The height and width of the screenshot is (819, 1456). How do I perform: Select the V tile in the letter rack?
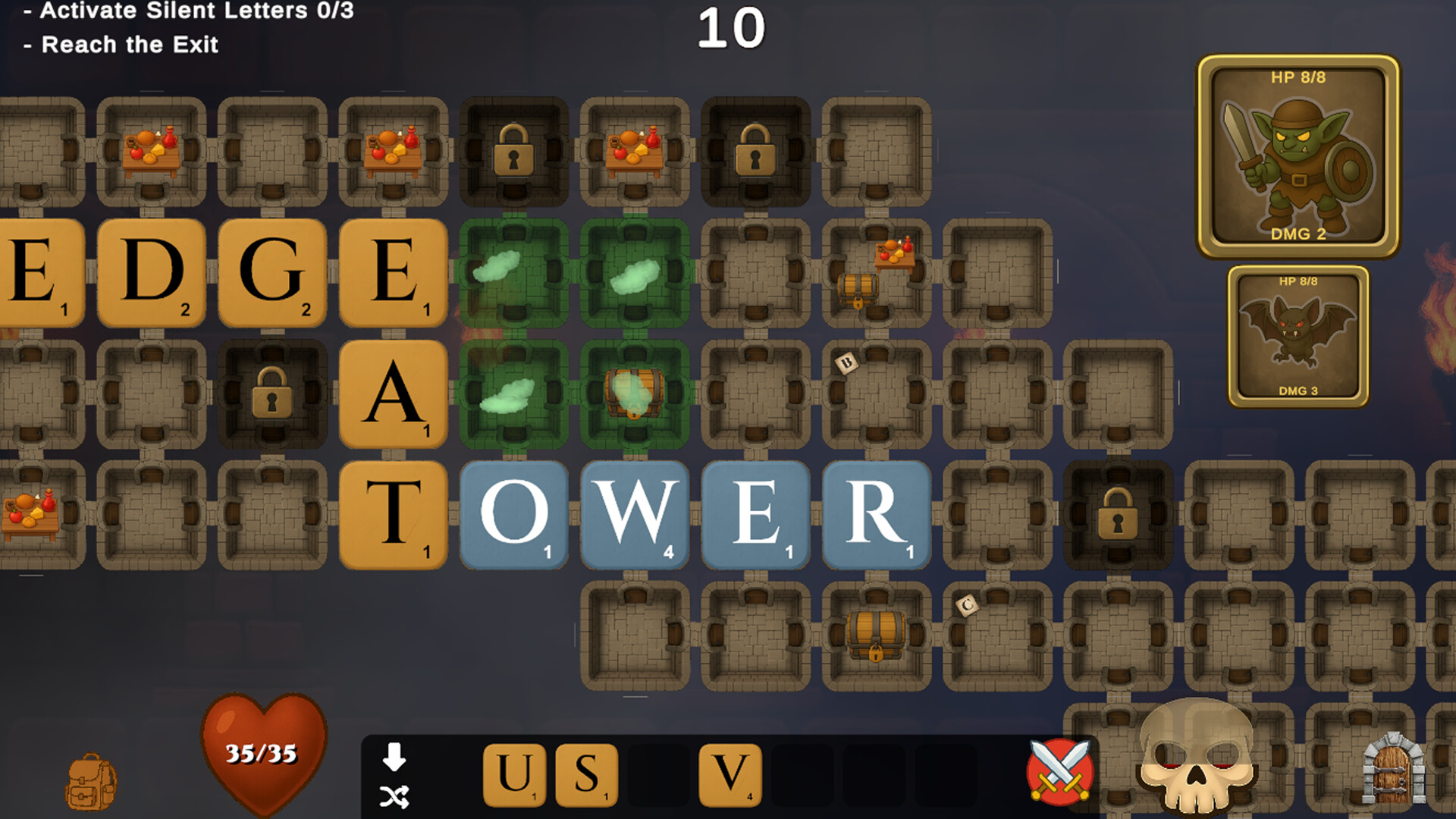tap(730, 774)
